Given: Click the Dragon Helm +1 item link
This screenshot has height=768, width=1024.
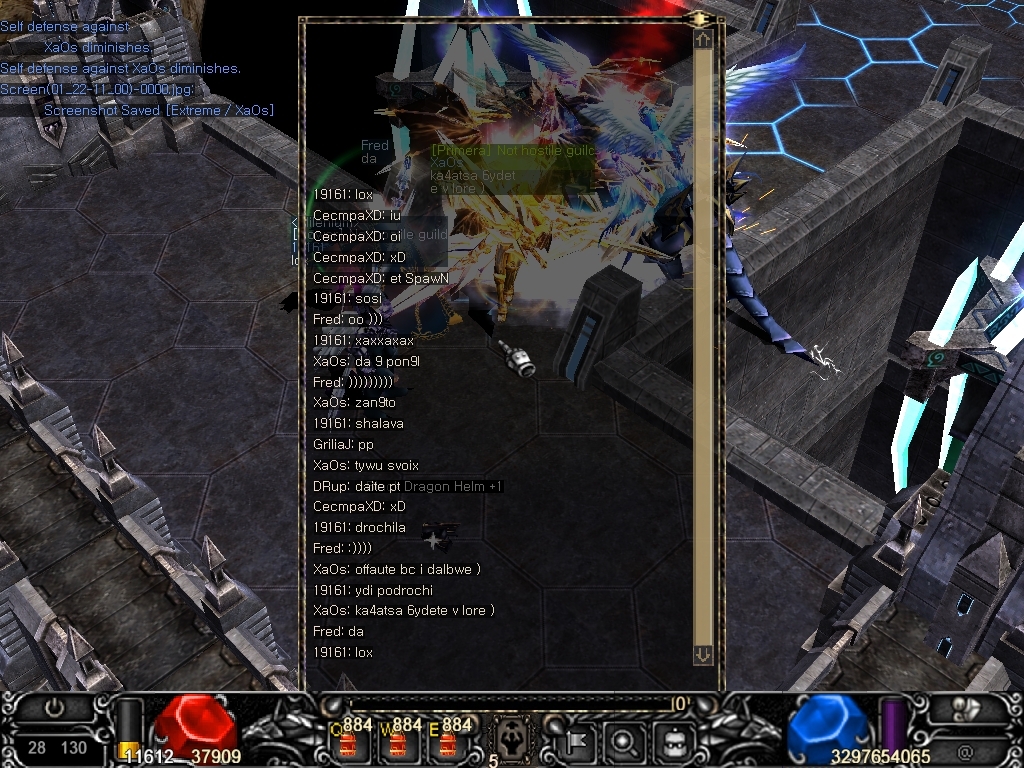Looking at the screenshot, I should point(453,486).
